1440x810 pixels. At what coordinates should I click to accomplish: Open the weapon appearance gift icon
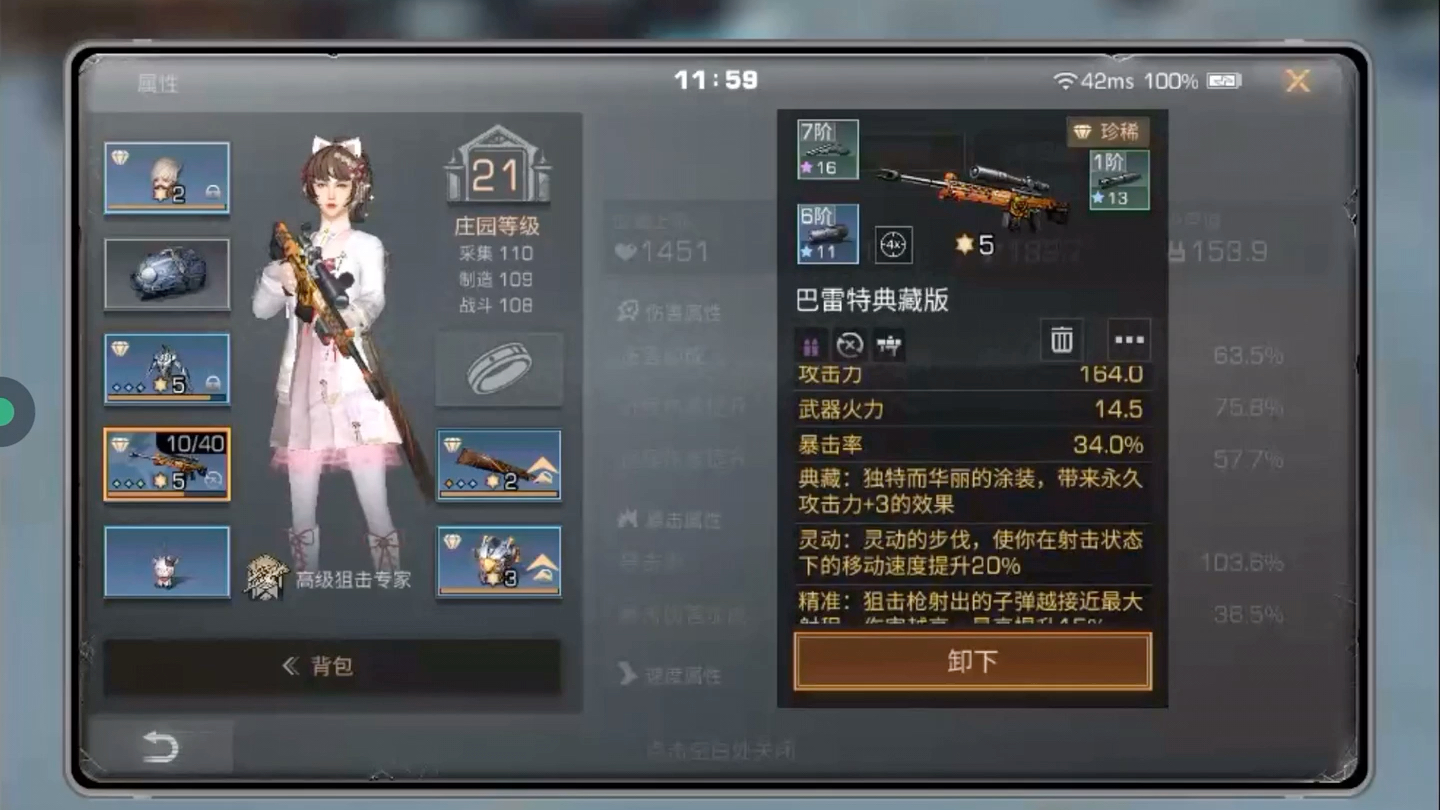pyautogui.click(x=811, y=343)
